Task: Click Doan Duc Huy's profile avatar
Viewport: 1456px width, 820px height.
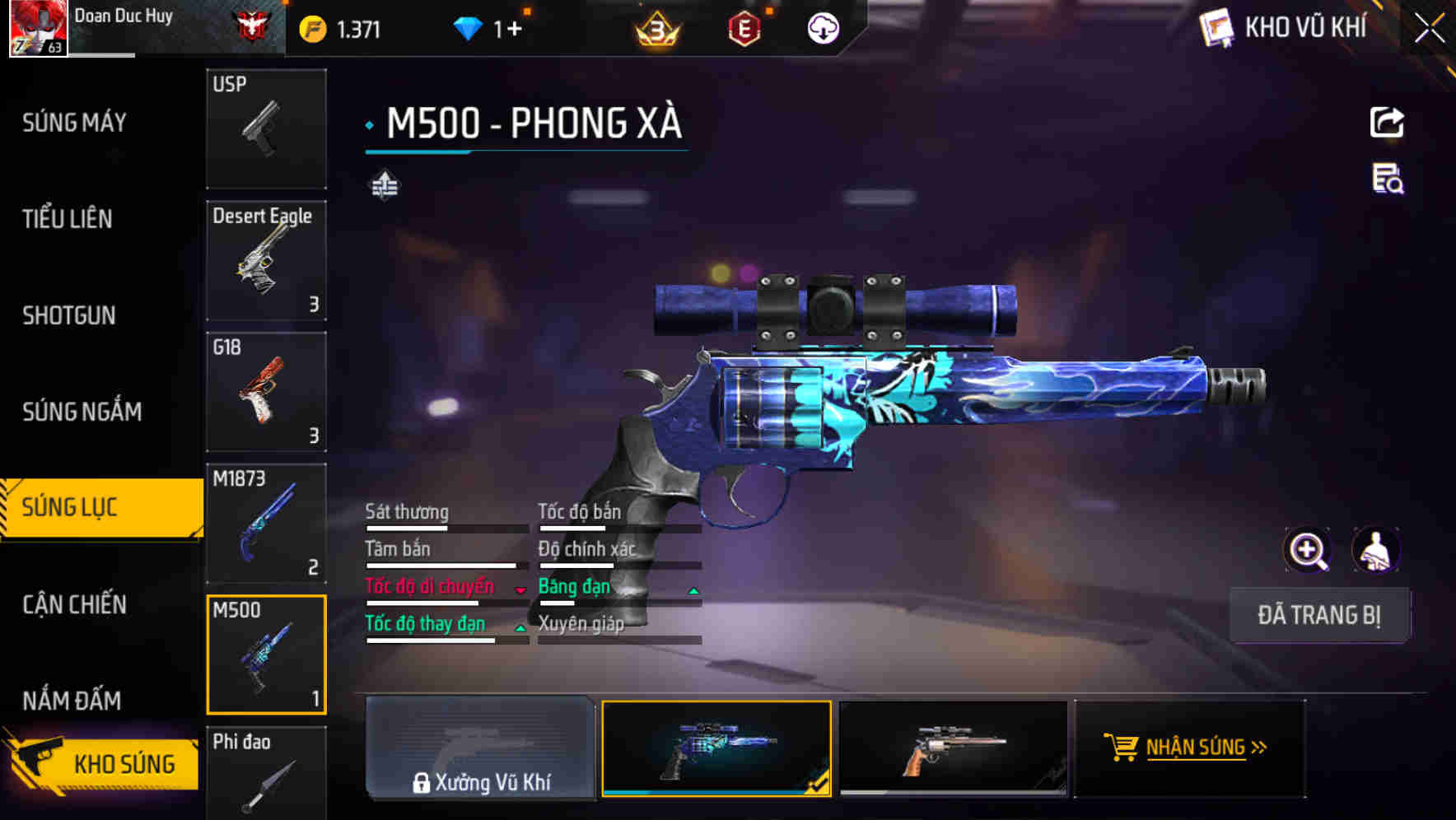Action: (x=37, y=27)
